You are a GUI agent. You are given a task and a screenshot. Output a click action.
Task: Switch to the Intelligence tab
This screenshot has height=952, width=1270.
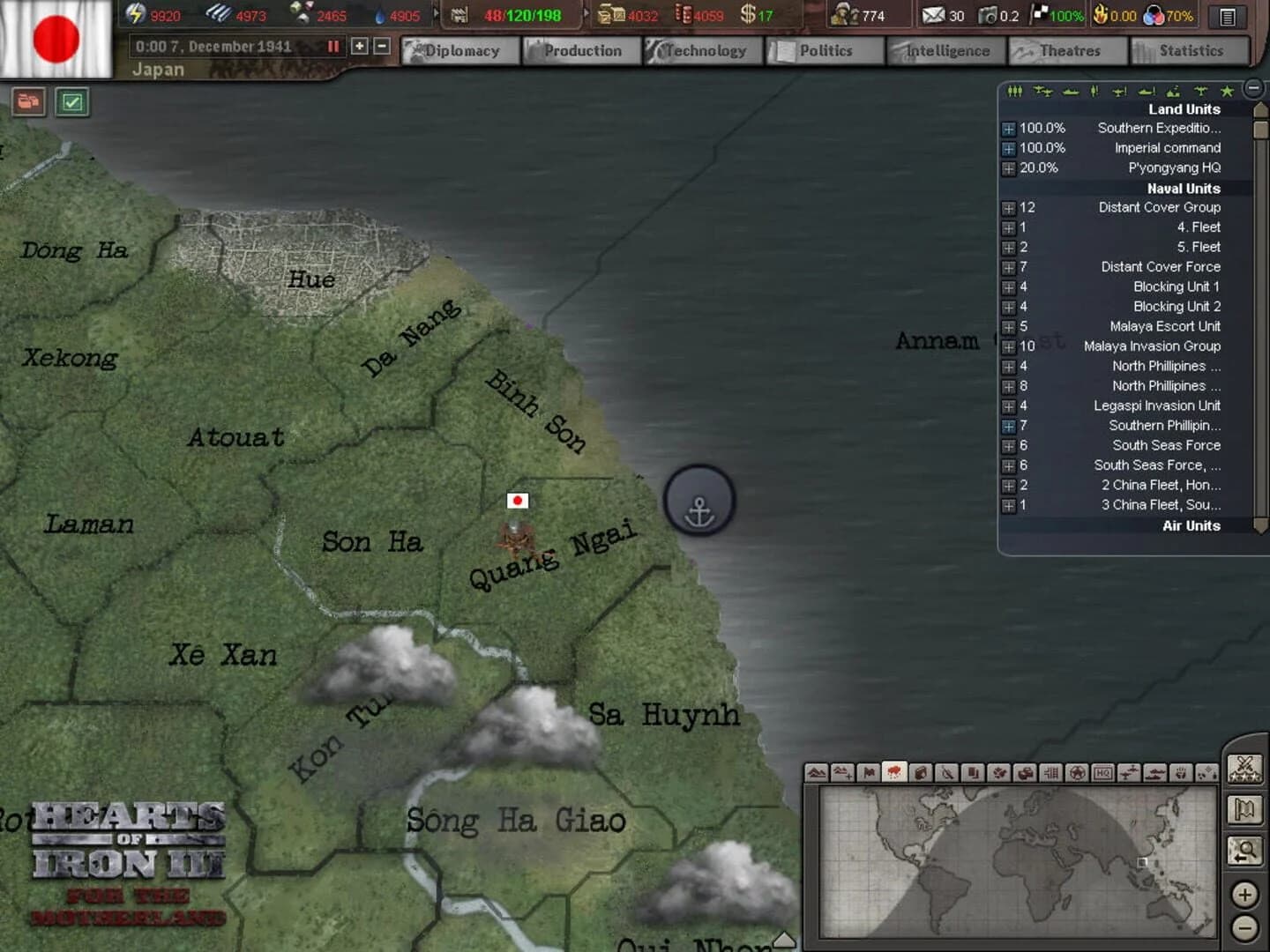click(x=945, y=50)
